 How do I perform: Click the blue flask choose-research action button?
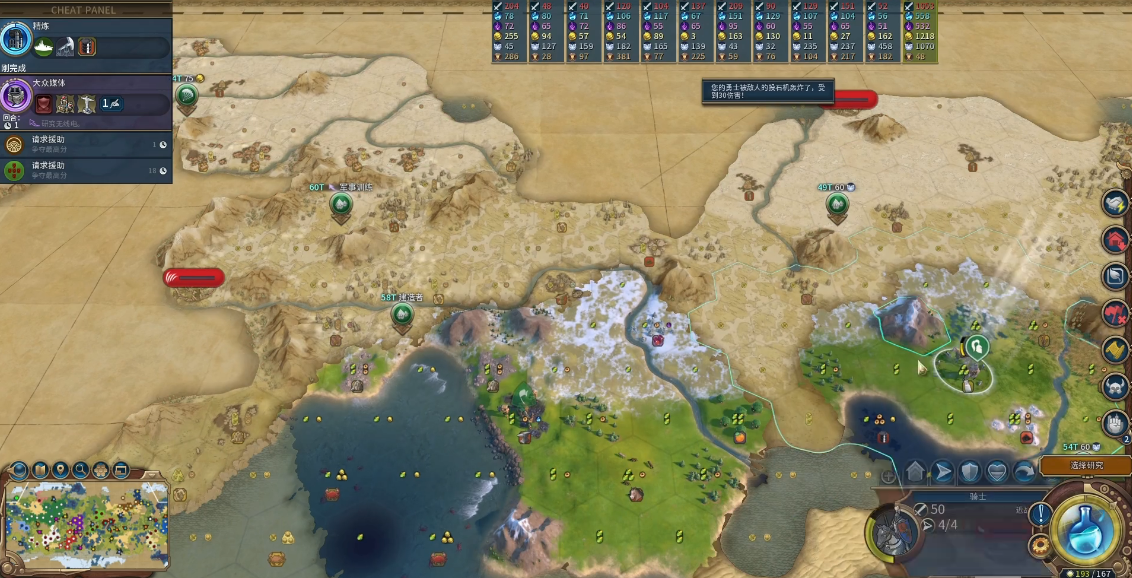(x=1084, y=529)
